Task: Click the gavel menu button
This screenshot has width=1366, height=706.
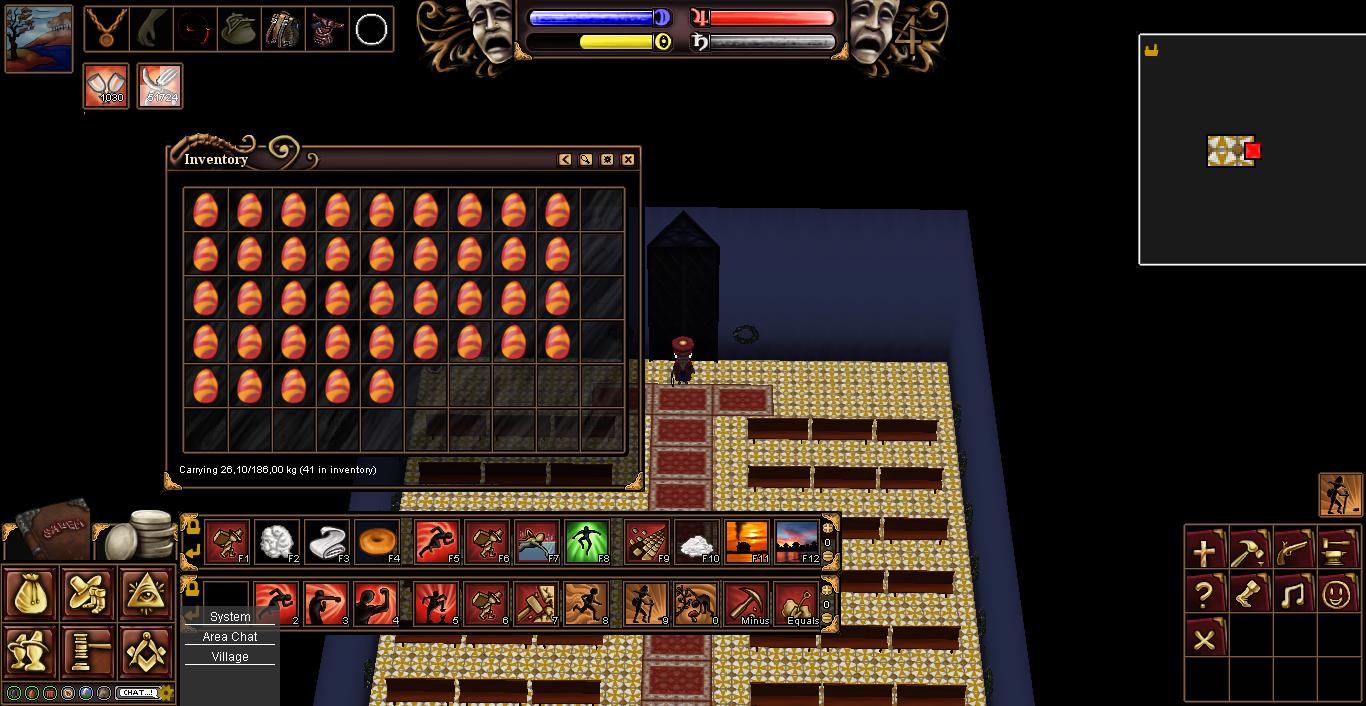Action: [x=89, y=651]
